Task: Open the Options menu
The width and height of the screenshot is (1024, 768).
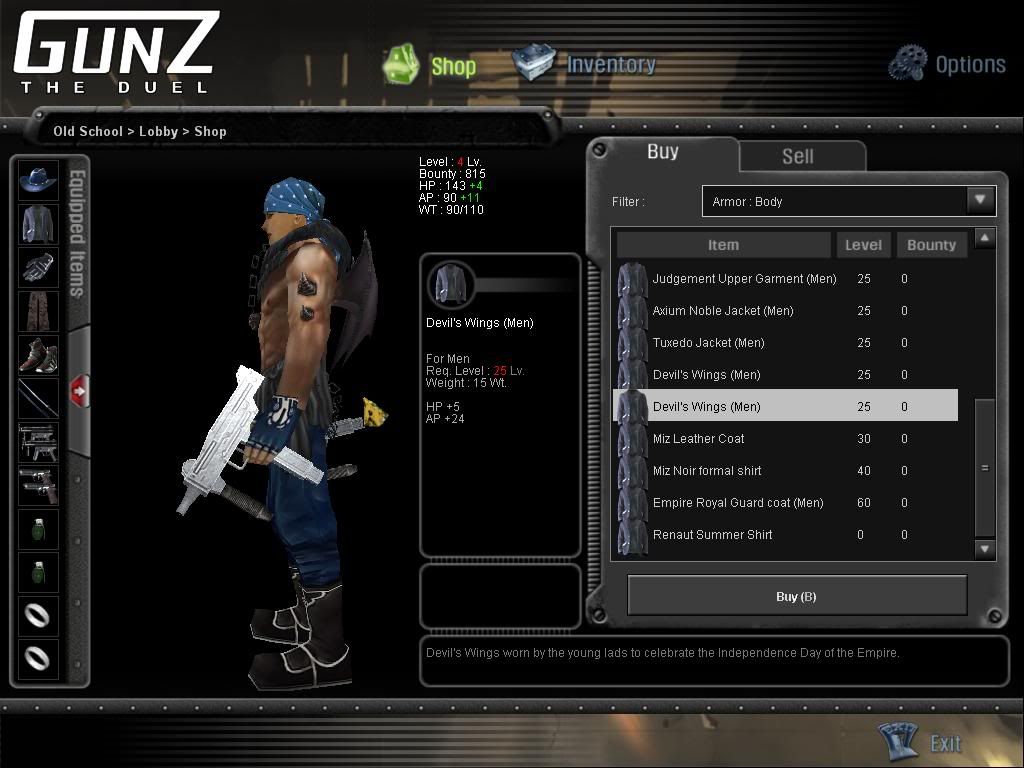Action: point(947,64)
